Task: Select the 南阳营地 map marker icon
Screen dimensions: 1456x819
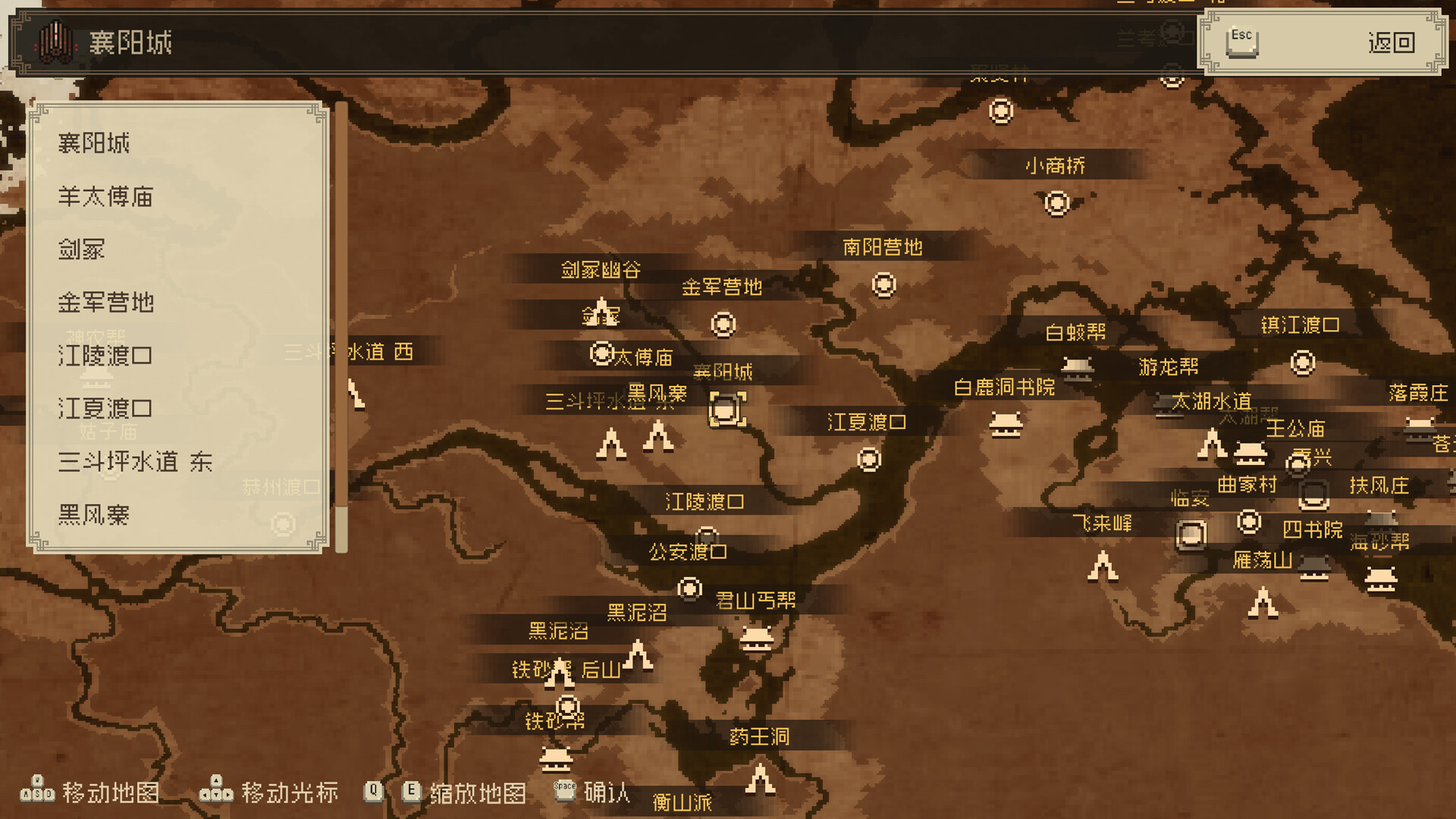Action: coord(882,285)
